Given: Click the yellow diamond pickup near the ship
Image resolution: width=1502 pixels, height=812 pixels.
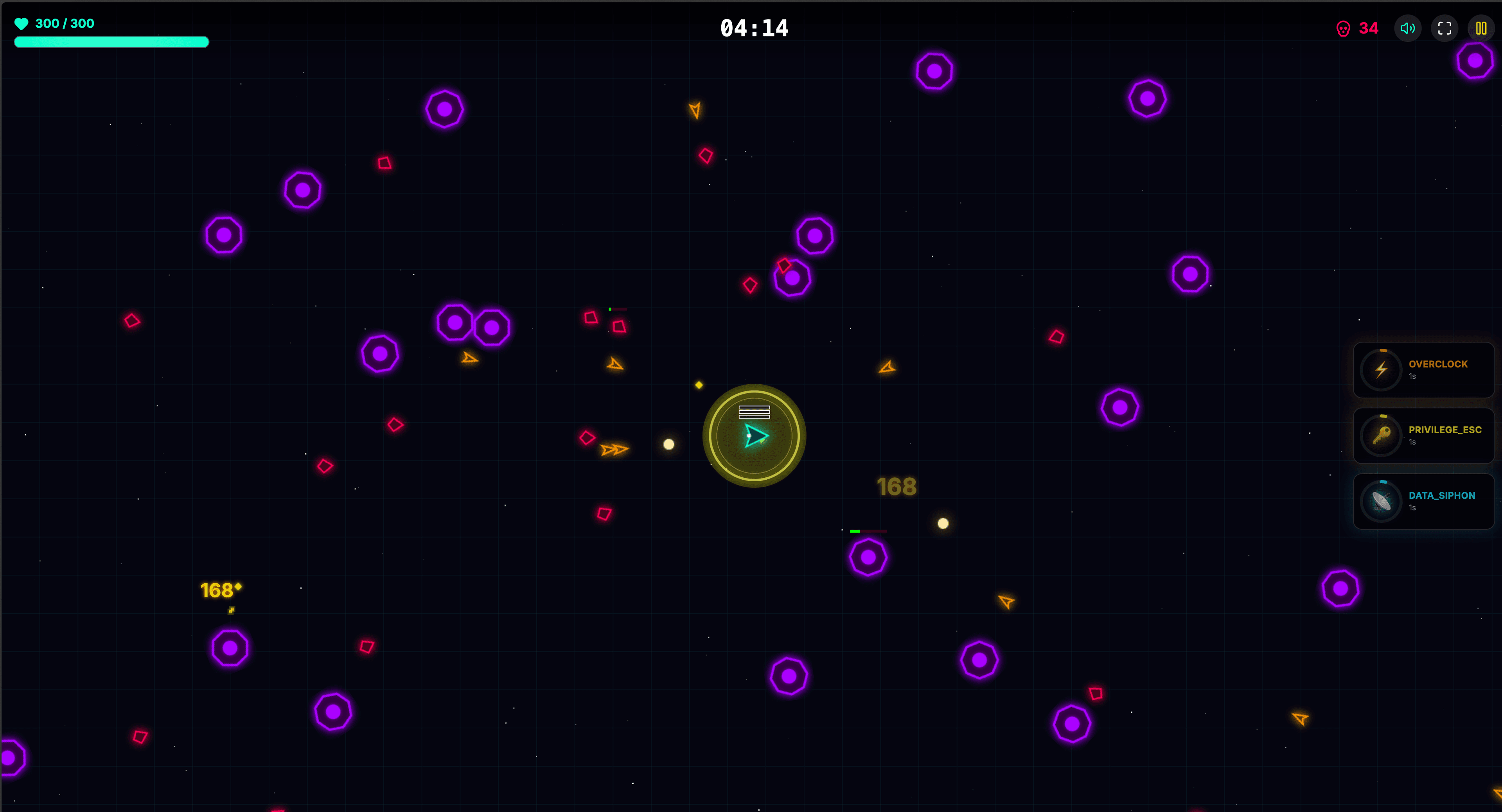Looking at the screenshot, I should click(699, 385).
